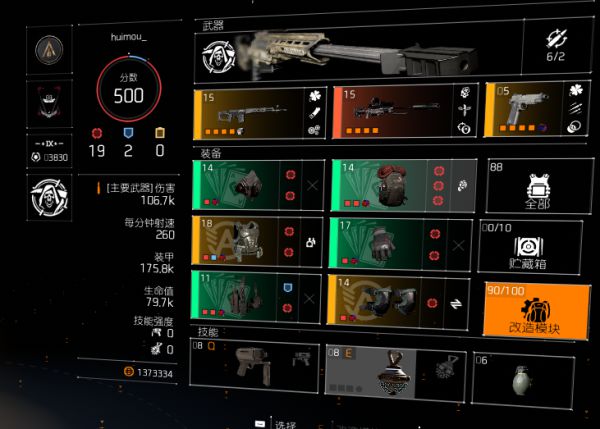Image resolution: width=600 pixels, height=429 pixels.
Task: Open the grim reaper specialization icon on left
Action: [x=47, y=193]
